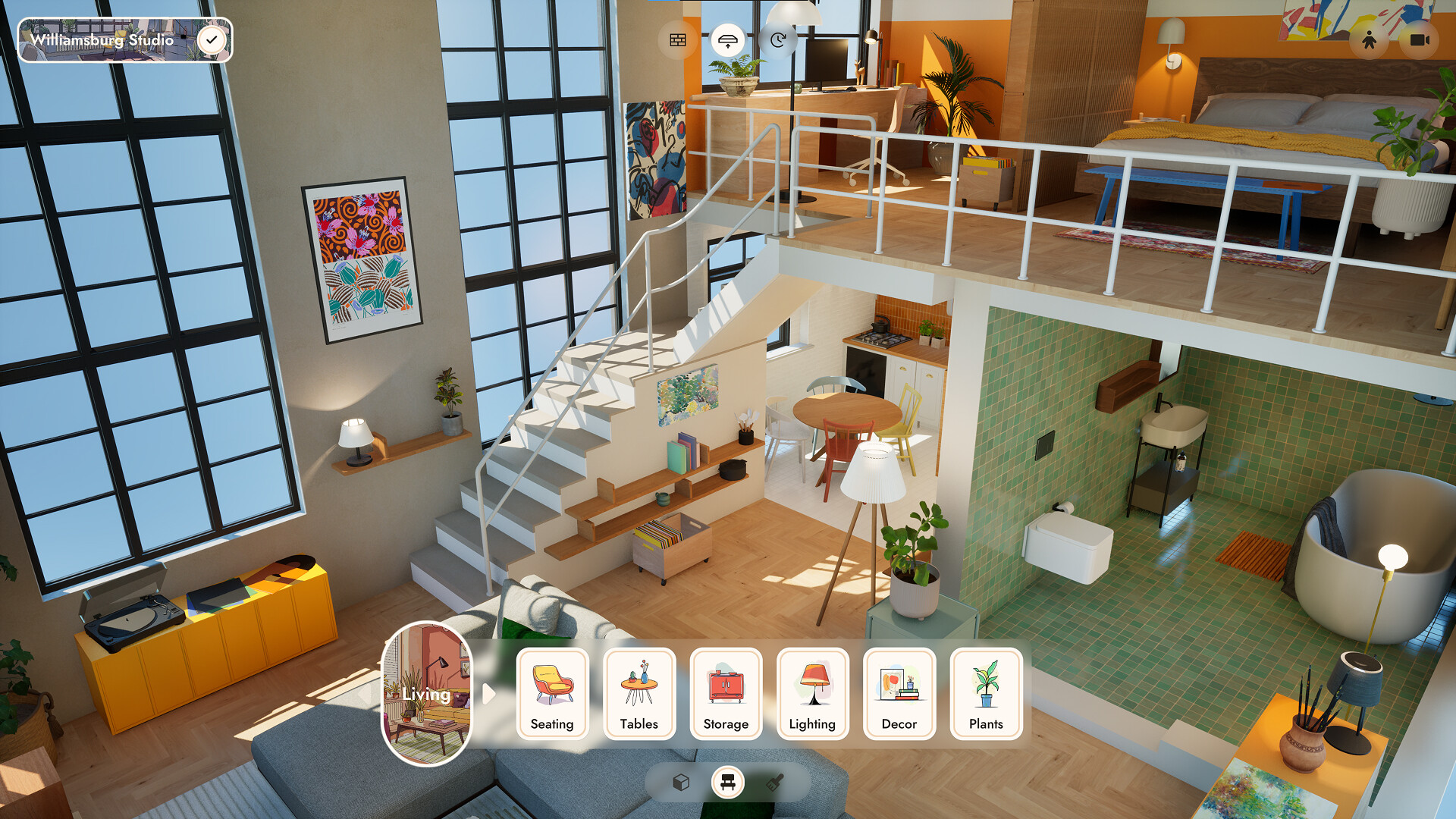Image resolution: width=1456 pixels, height=819 pixels.
Task: Switch to the Lighting tab
Action: [x=812, y=695]
